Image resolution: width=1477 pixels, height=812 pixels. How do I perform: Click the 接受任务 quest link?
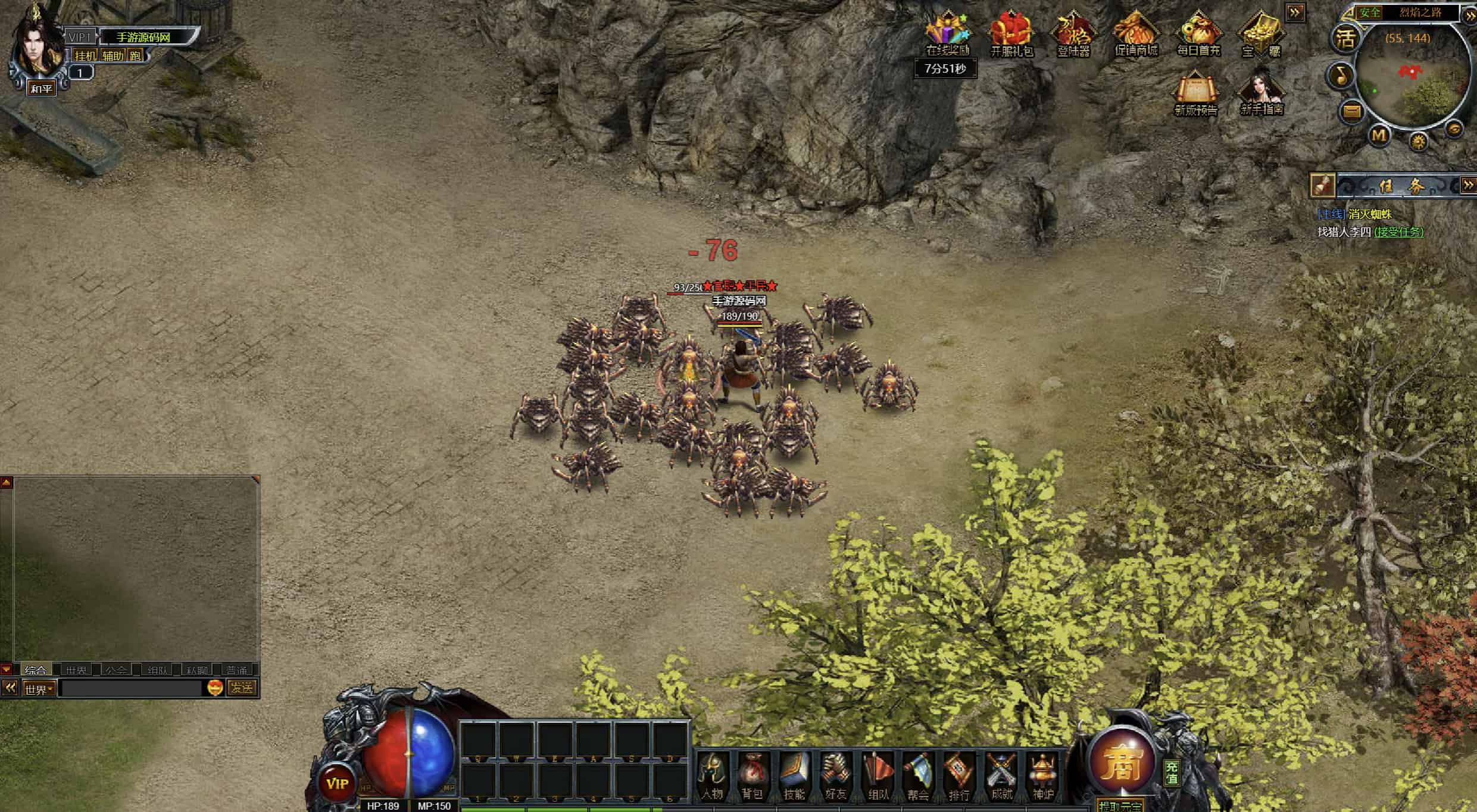[1398, 232]
